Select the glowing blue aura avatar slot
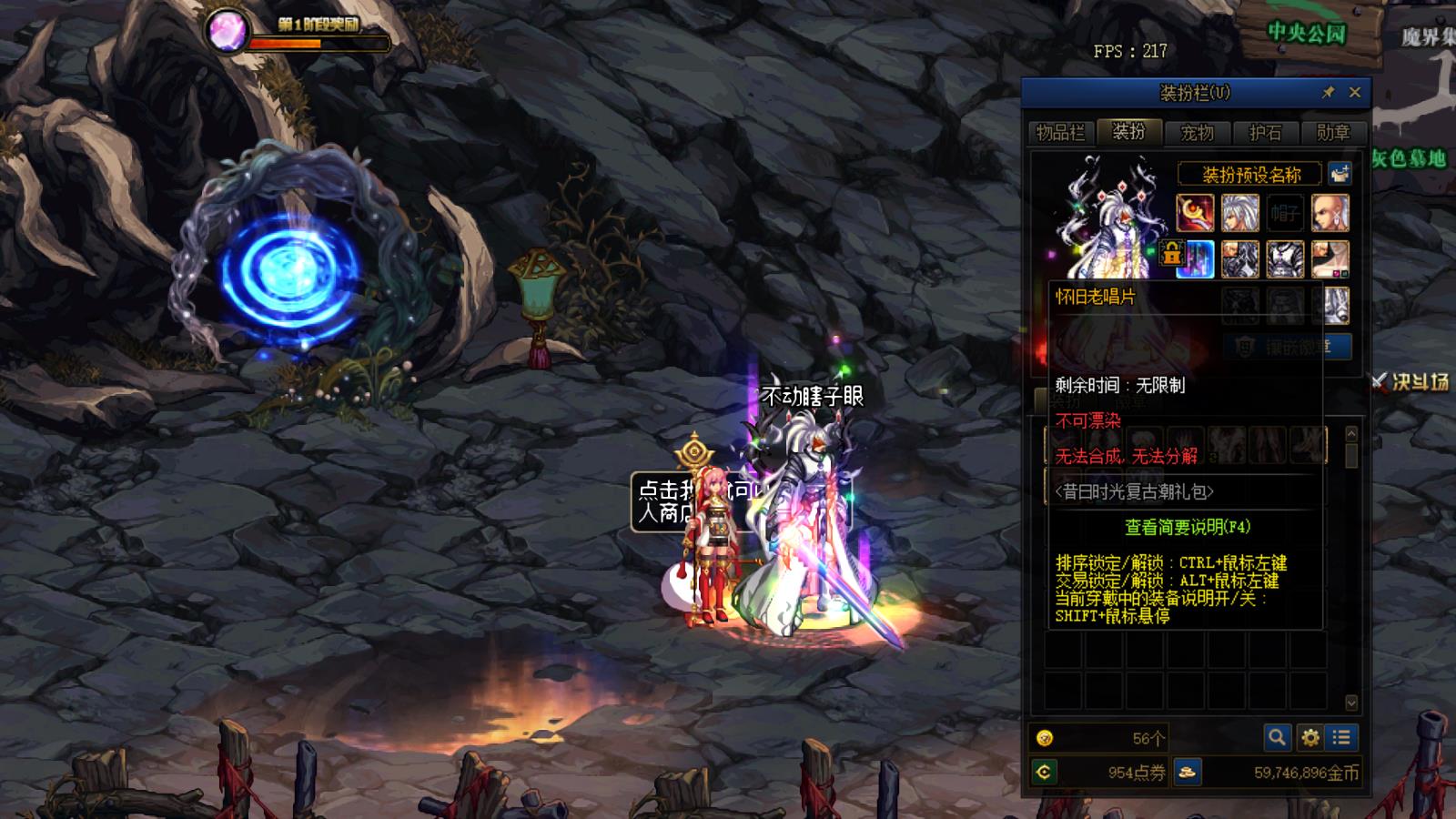Image resolution: width=1456 pixels, height=819 pixels. (1195, 259)
